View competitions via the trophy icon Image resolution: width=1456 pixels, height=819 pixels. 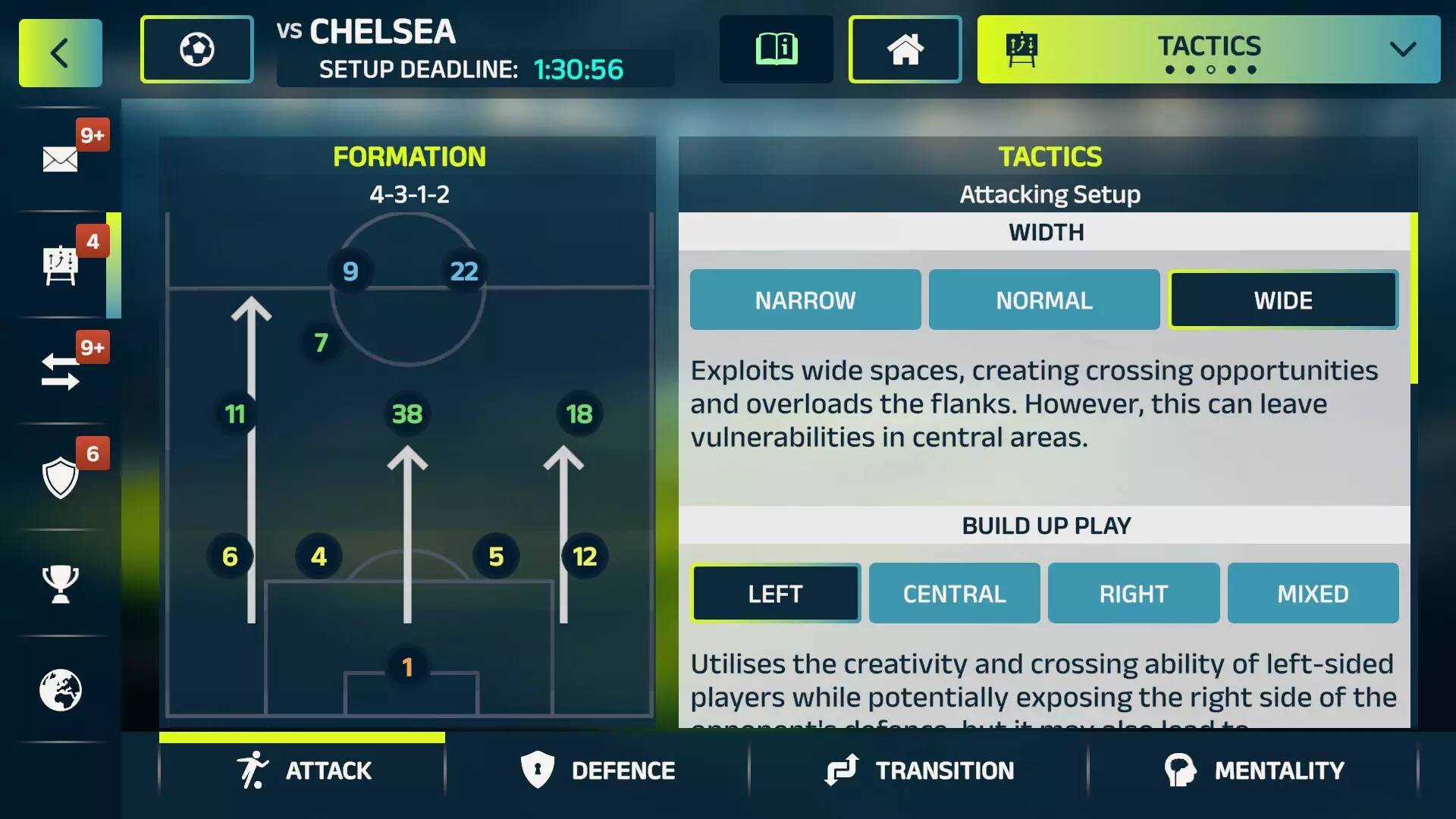[61, 584]
